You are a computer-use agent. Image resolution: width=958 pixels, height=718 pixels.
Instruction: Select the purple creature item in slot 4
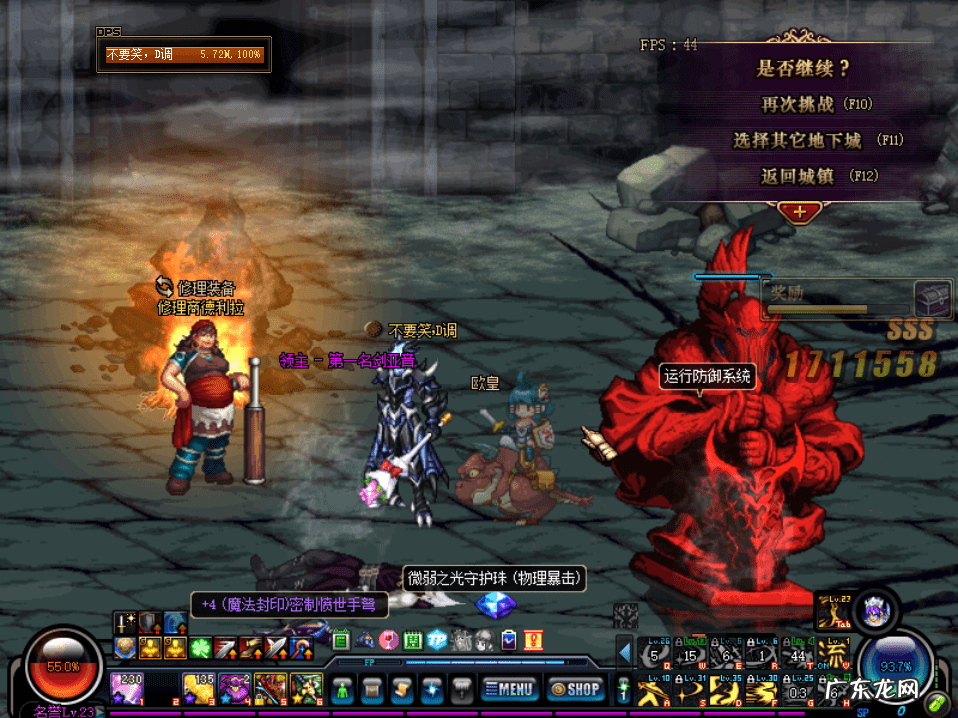coord(235,687)
